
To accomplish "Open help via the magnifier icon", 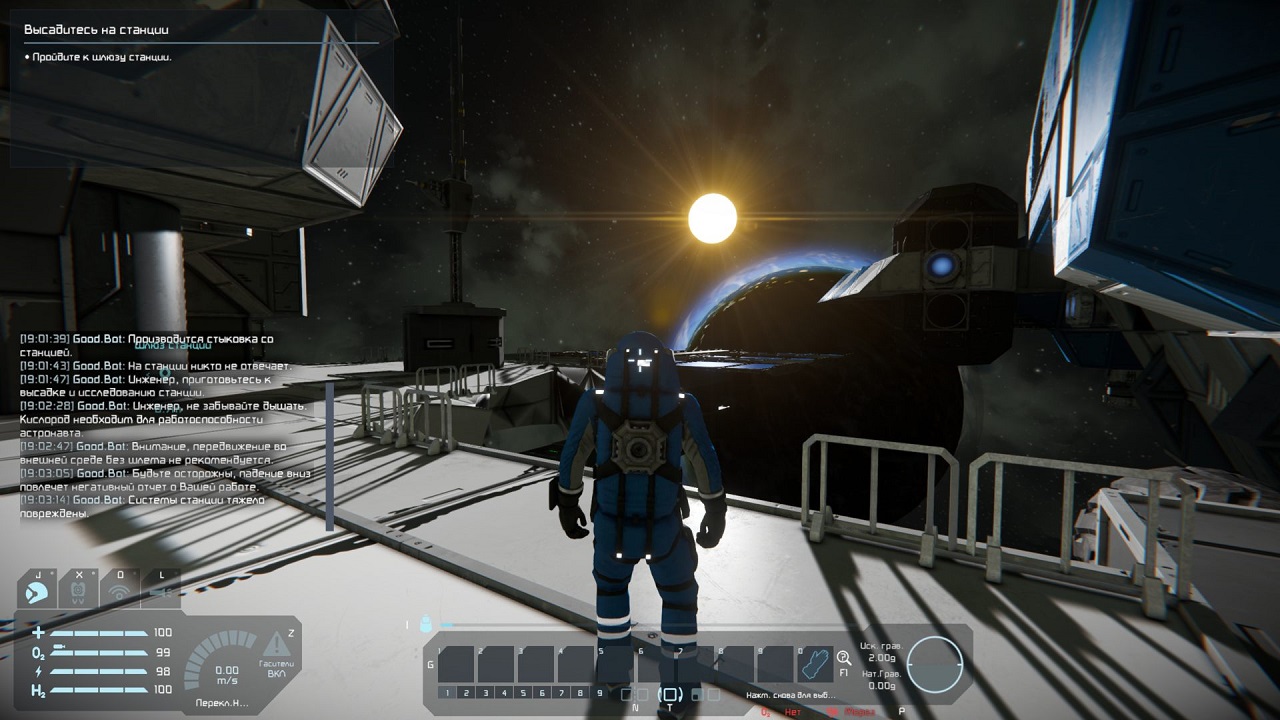I will (844, 657).
